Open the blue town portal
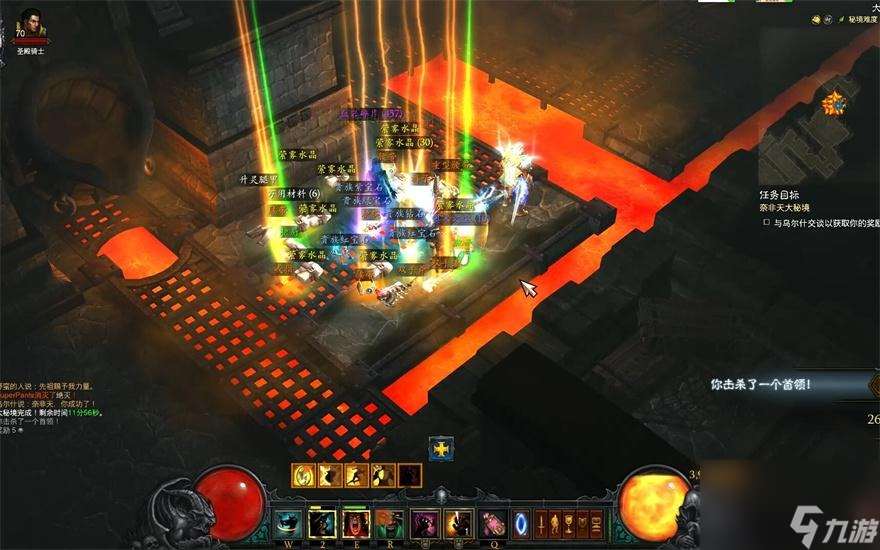Viewport: 880px width, 550px height. tap(522, 523)
